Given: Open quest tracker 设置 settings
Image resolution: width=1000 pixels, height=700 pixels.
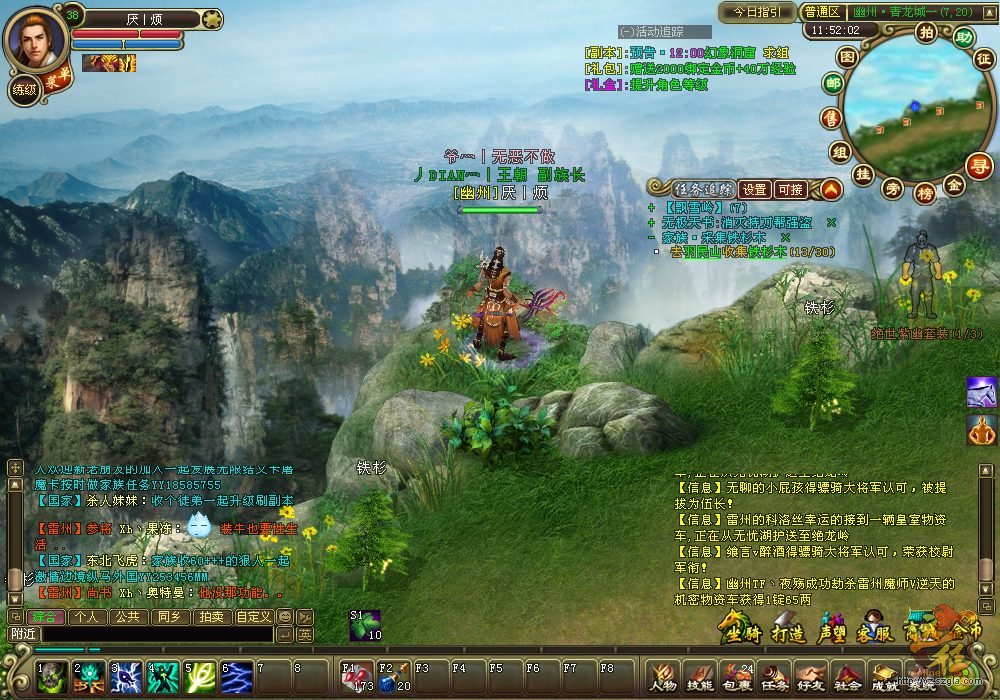Looking at the screenshot, I should (755, 189).
